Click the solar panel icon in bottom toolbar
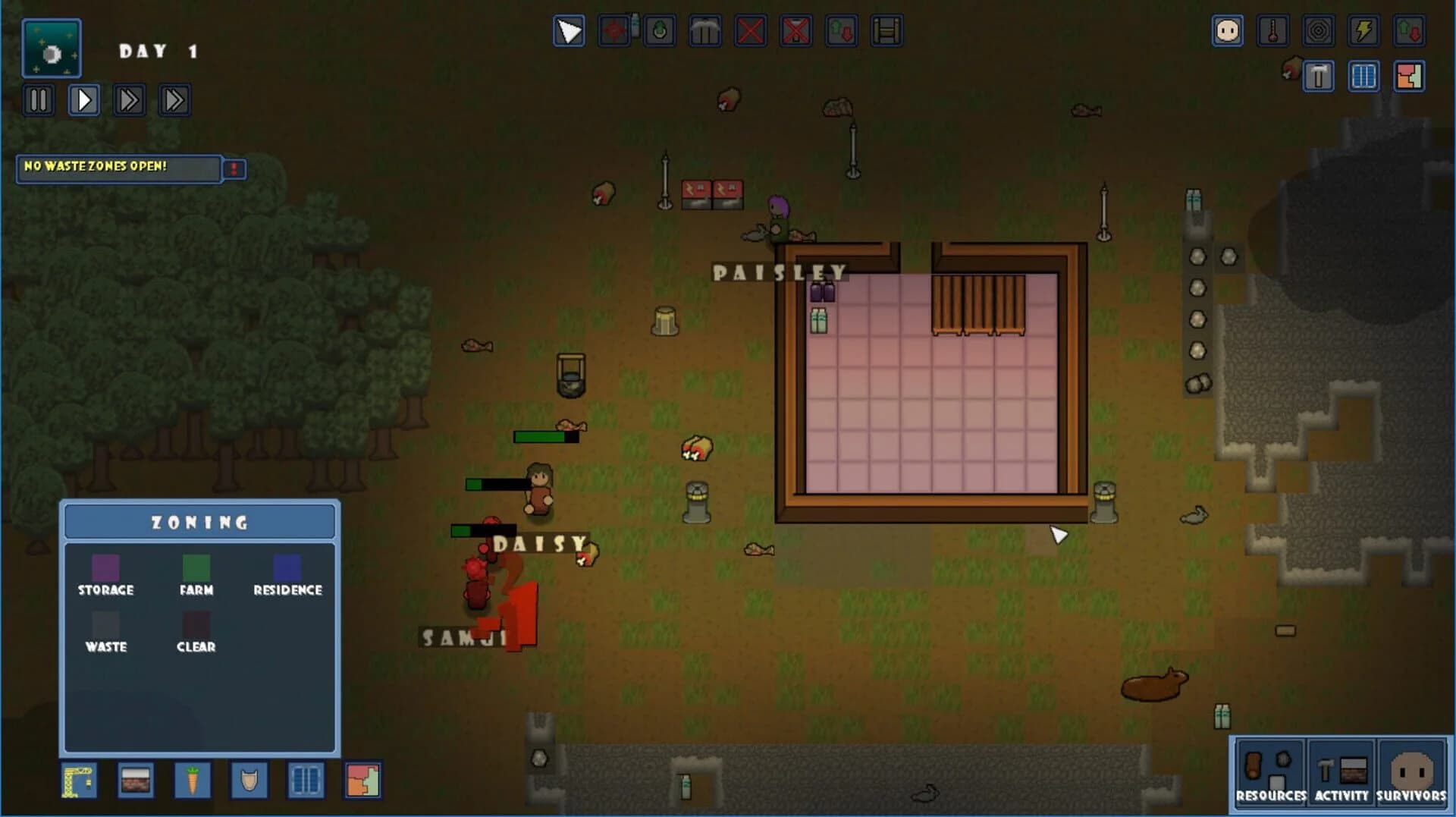 tap(306, 781)
